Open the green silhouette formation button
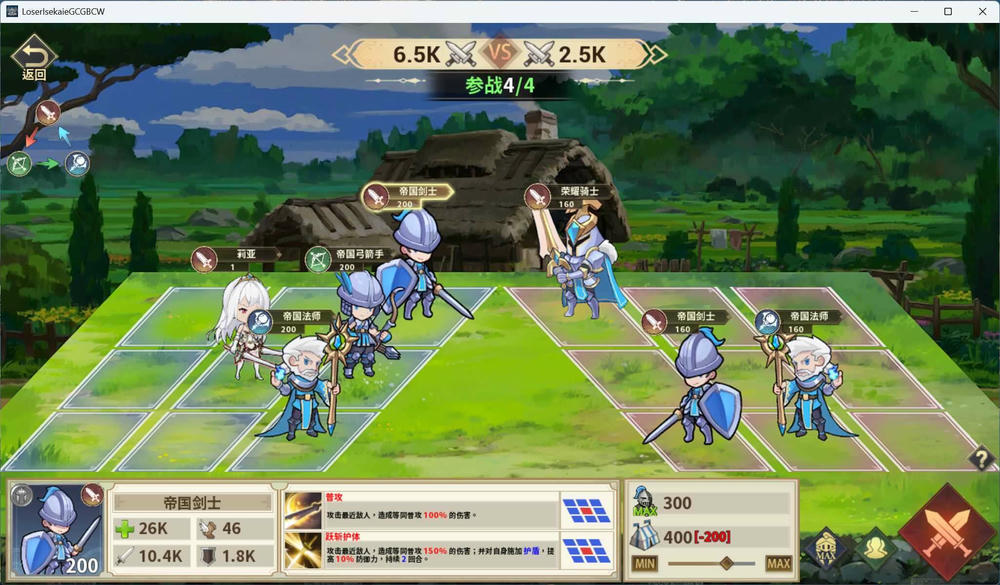1000x585 pixels. [877, 546]
